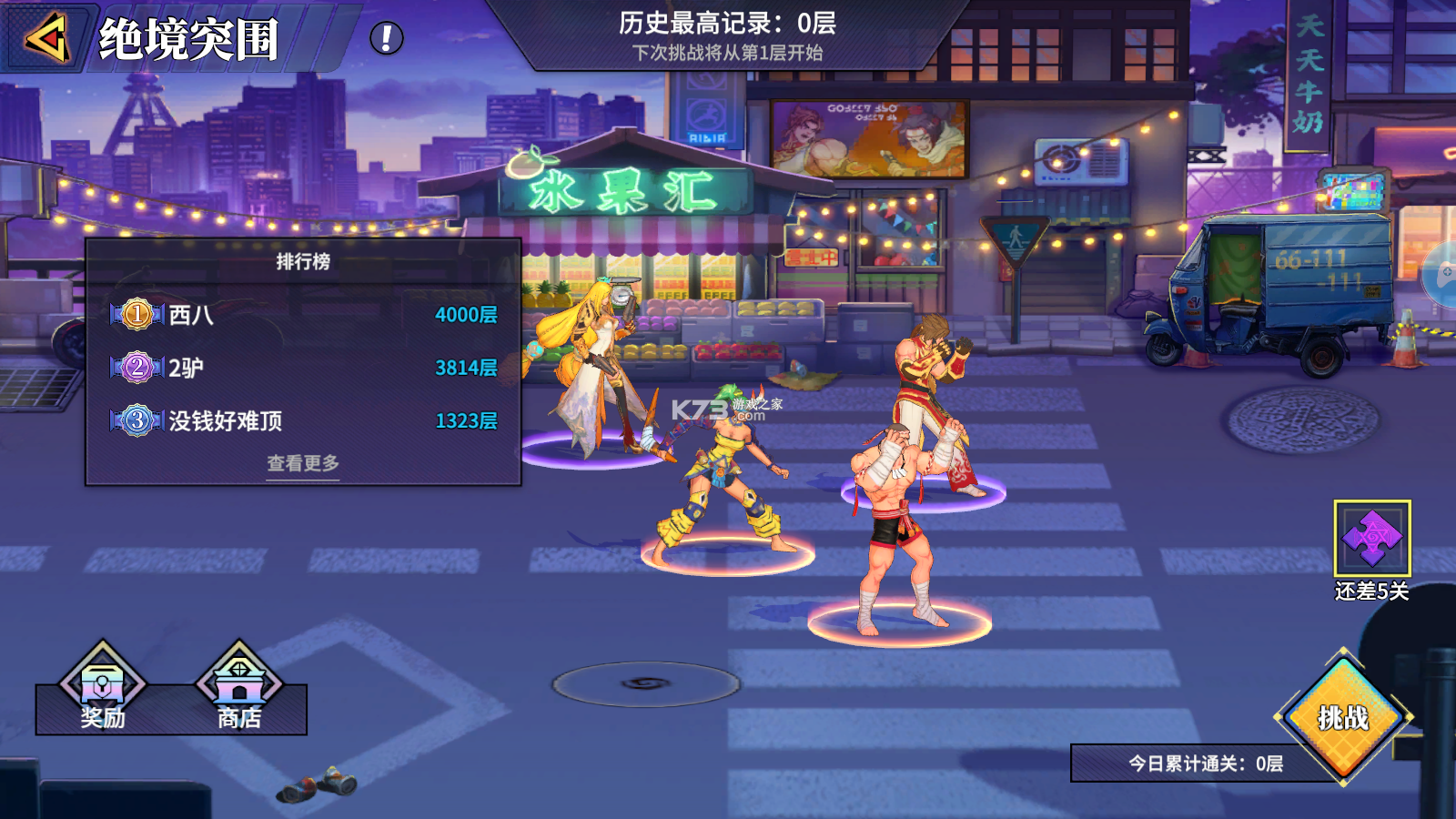
Task: Tap 没钱好难顶's 1323层 record
Action: coord(469,422)
